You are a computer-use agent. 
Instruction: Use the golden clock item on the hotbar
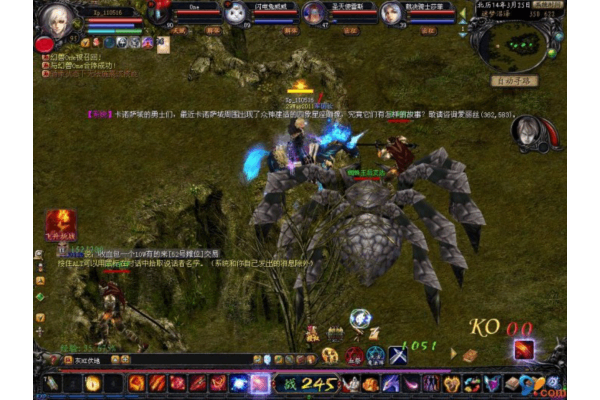pyautogui.click(x=92, y=383)
